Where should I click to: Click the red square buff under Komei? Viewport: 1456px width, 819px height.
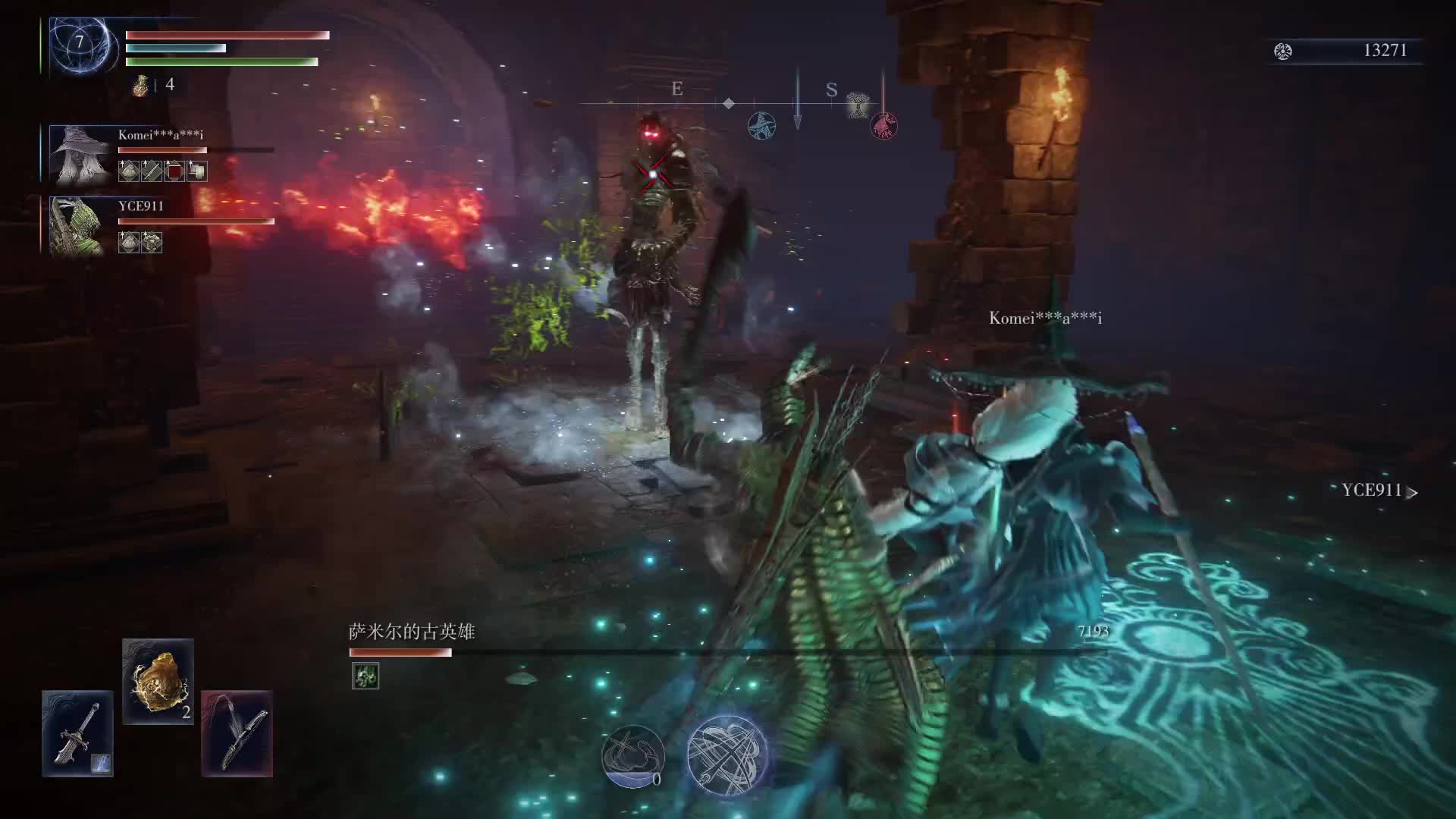[x=174, y=171]
